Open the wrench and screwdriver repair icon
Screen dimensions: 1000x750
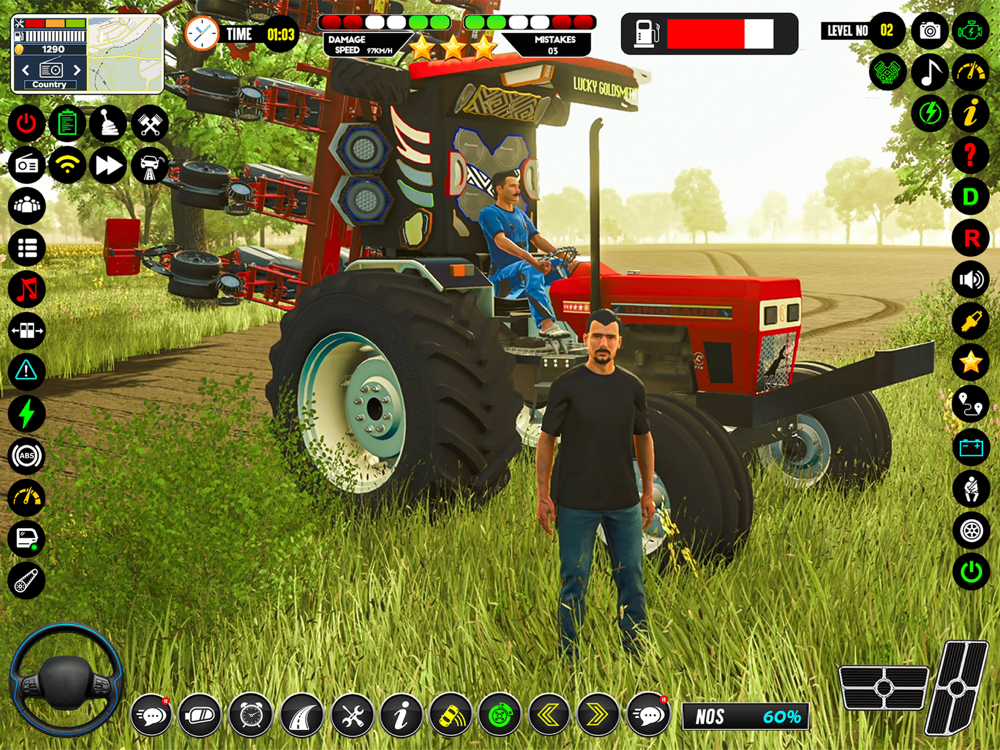(352, 715)
